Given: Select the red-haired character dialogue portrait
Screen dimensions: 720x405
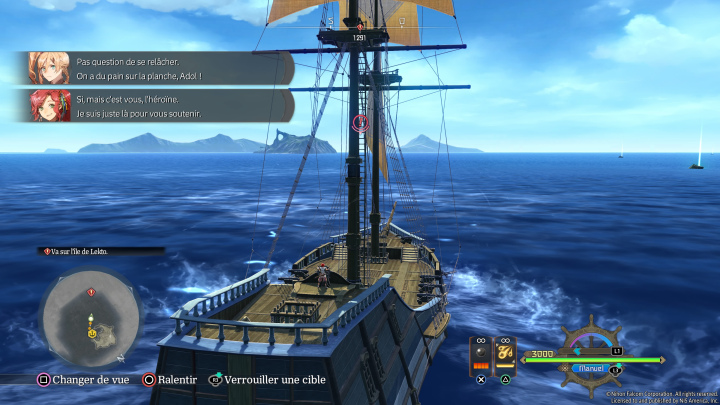Looking at the screenshot, I should coord(49,106).
